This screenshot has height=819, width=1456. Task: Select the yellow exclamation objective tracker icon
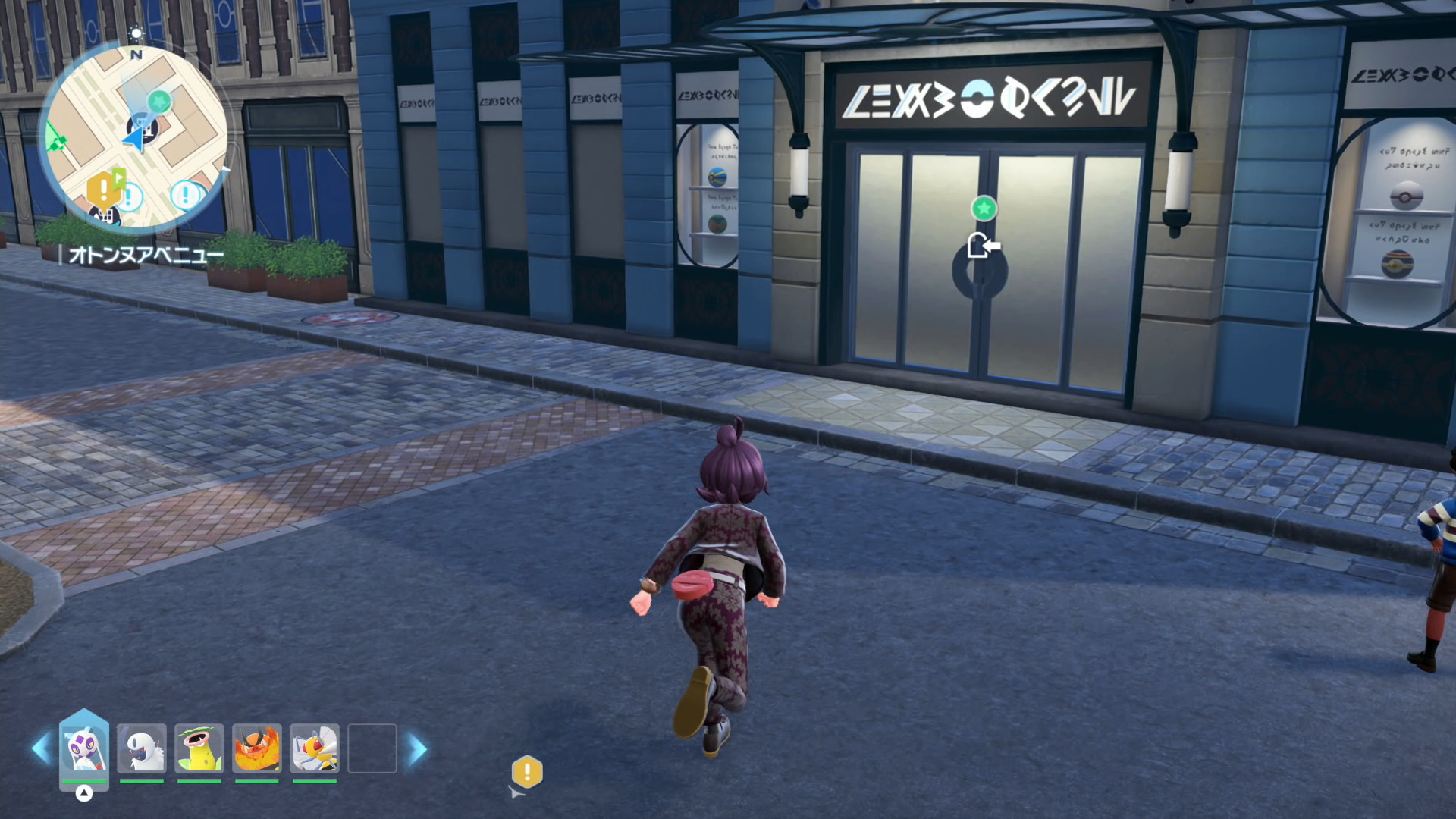tap(527, 772)
